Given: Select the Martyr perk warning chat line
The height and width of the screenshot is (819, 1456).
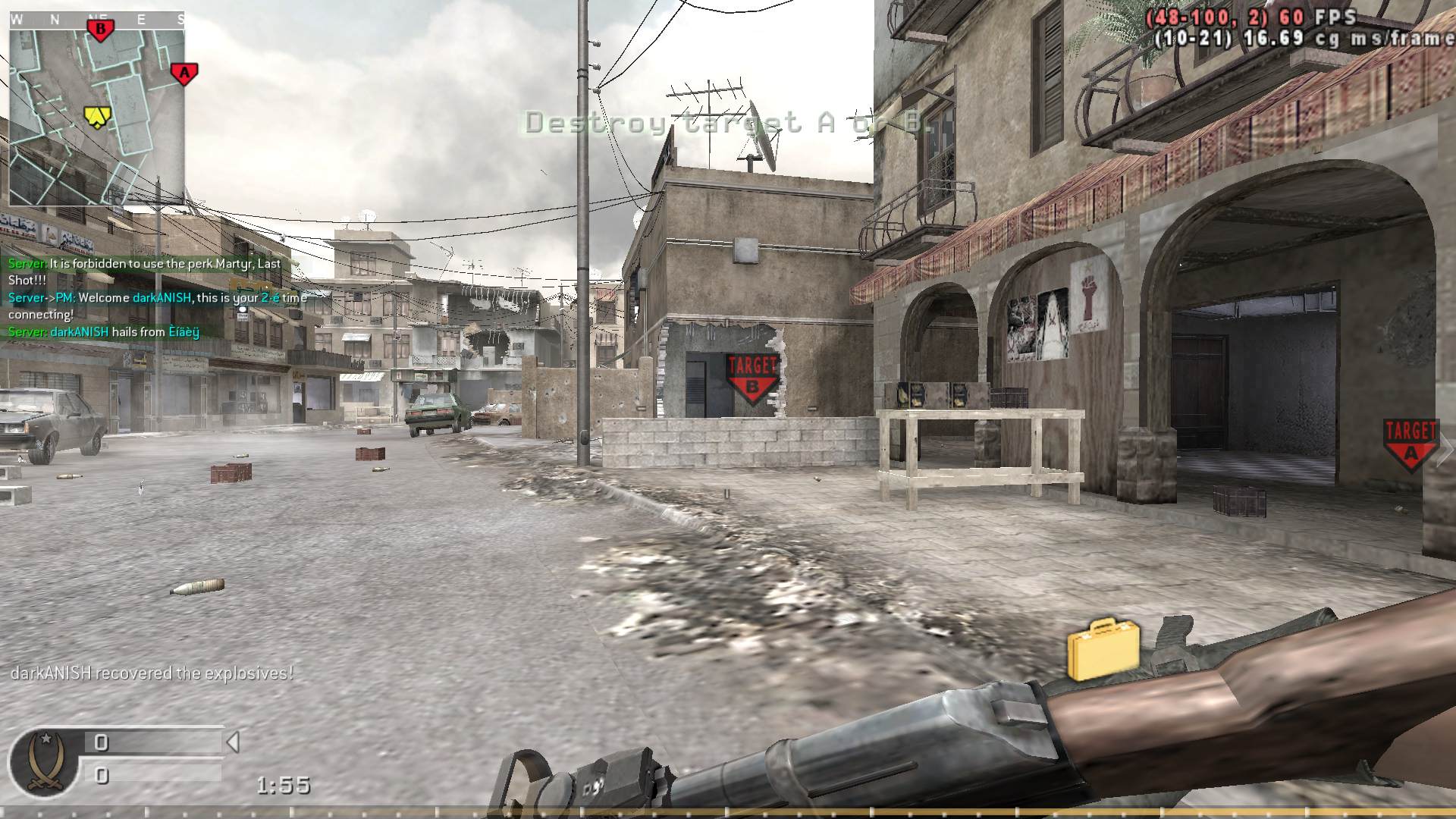Looking at the screenshot, I should tap(144, 263).
